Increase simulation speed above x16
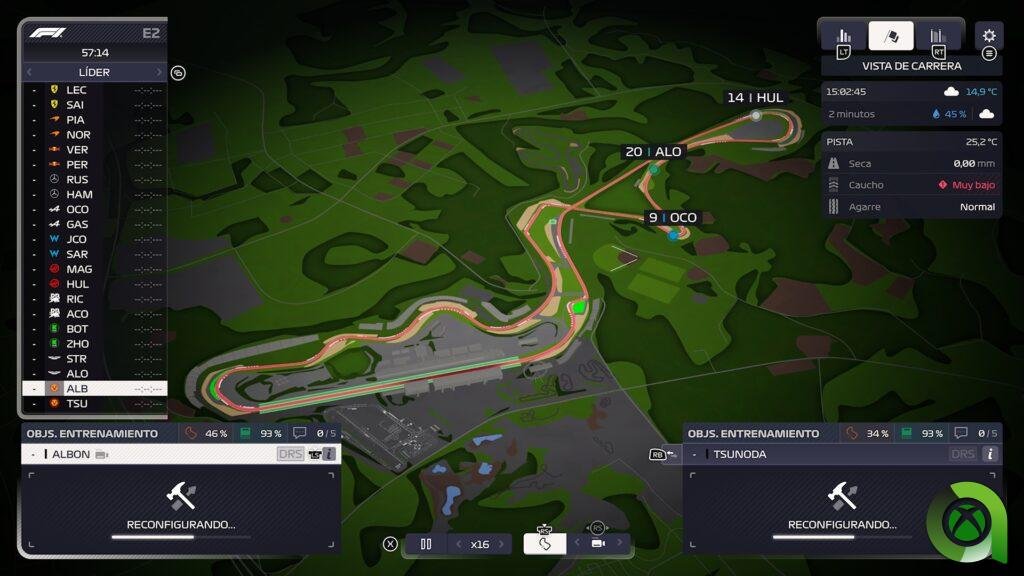 [502, 544]
